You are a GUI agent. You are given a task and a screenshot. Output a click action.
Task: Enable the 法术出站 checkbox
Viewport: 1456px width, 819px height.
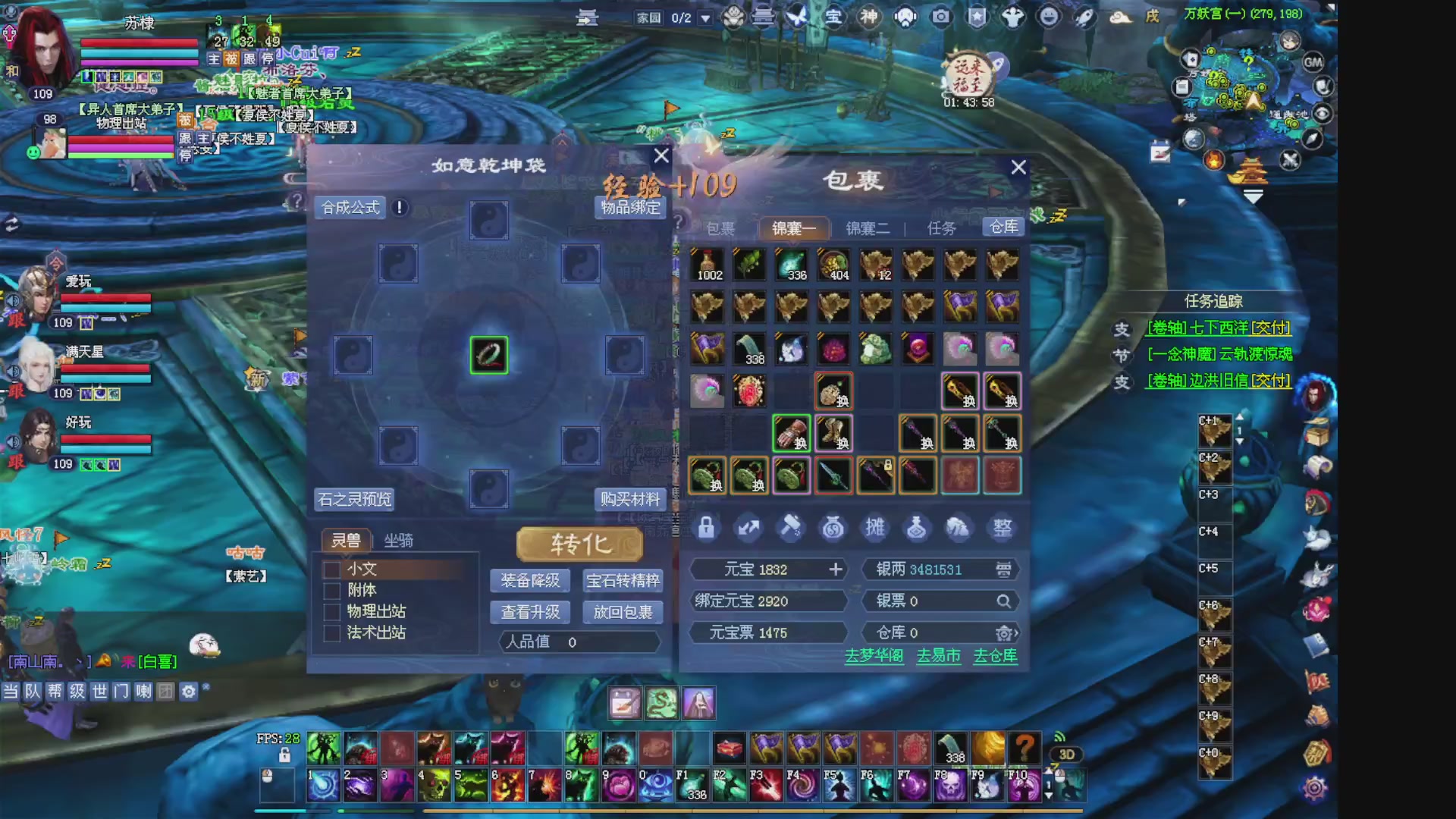tap(331, 632)
